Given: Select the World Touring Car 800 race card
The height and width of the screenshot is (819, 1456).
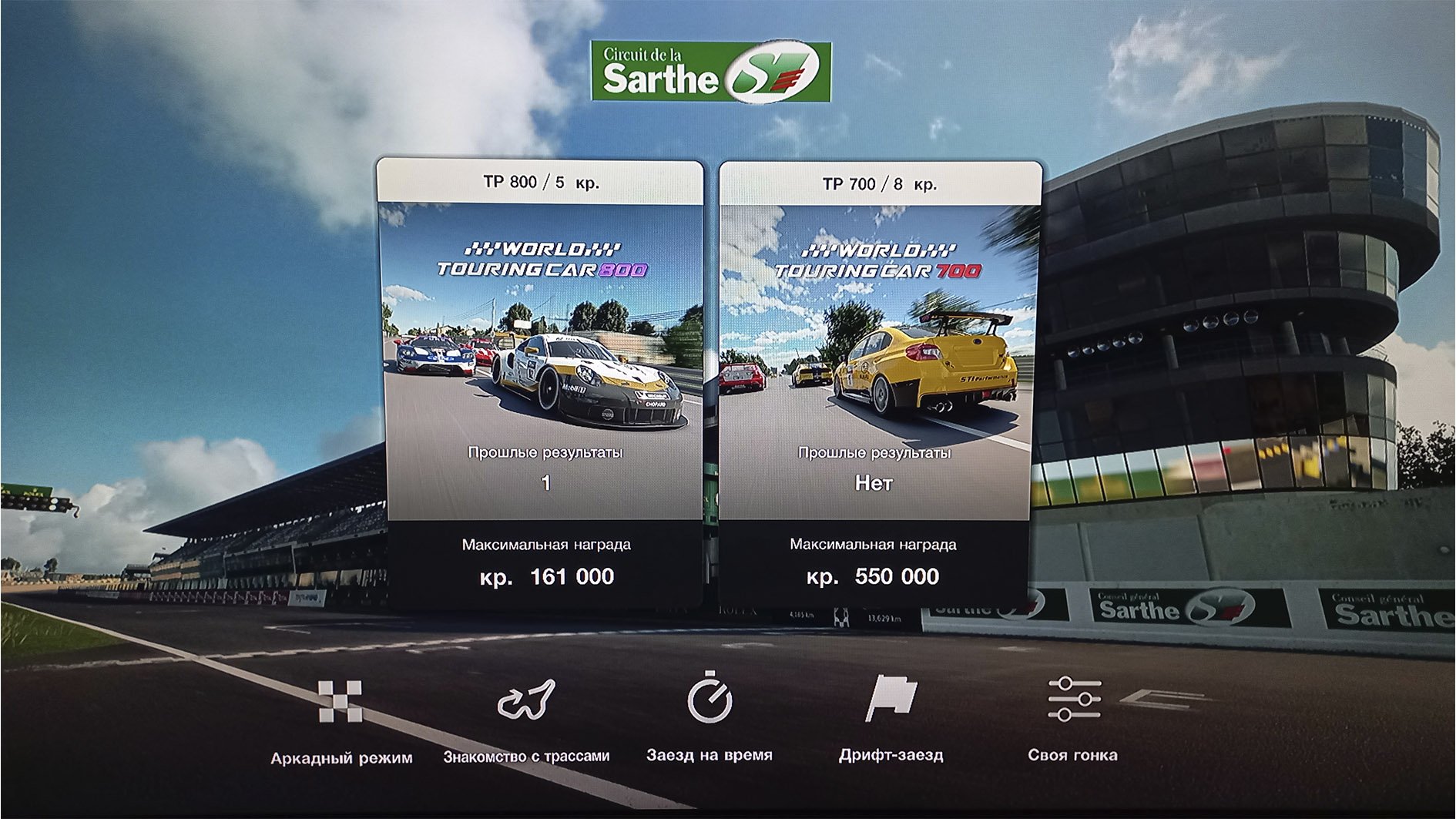Looking at the screenshot, I should coord(541,383).
